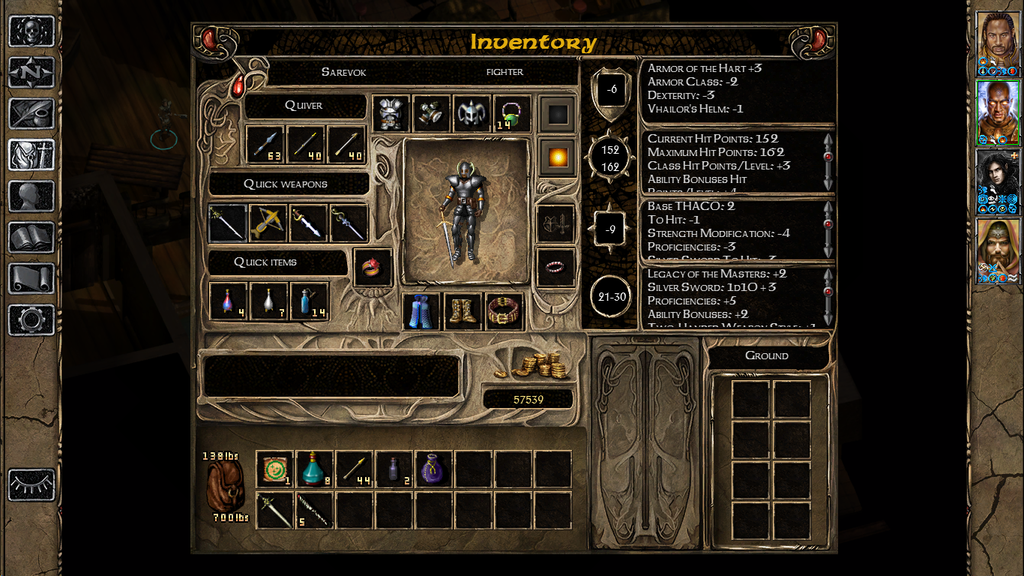Image resolution: width=1024 pixels, height=576 pixels.
Task: Open the area map with the compass button
Action: (31, 72)
